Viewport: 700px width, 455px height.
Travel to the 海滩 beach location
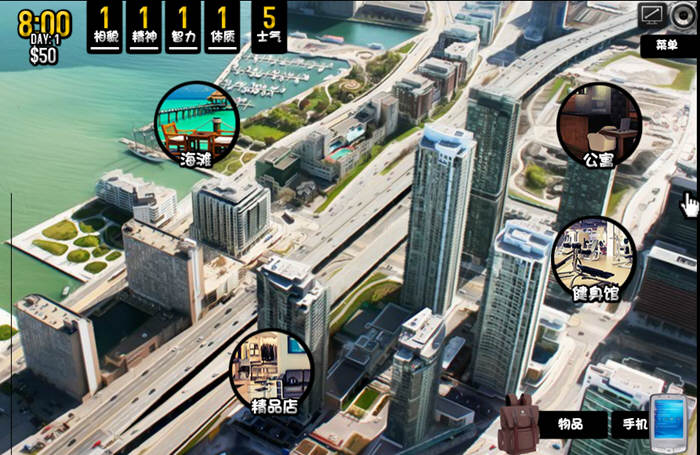(197, 124)
